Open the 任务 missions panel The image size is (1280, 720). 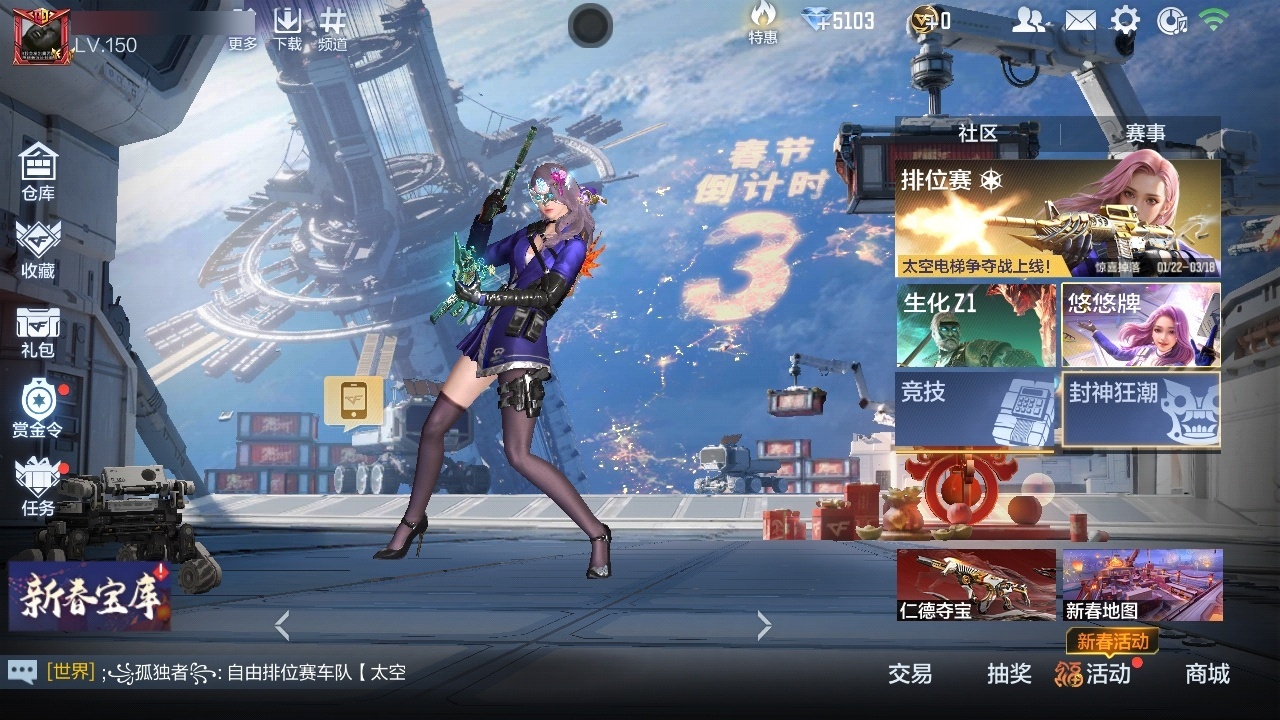(x=38, y=487)
